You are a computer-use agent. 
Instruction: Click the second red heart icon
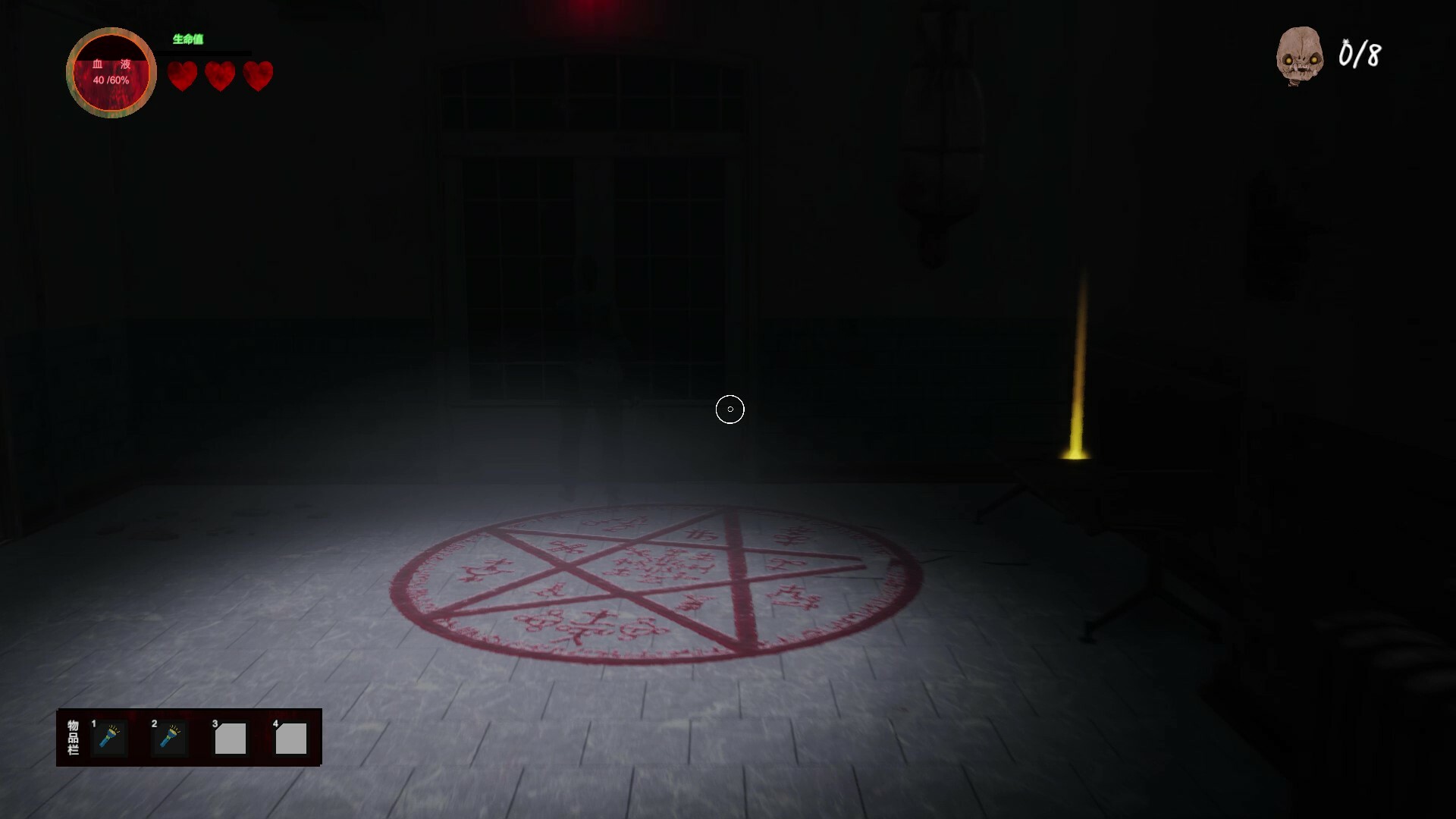220,76
